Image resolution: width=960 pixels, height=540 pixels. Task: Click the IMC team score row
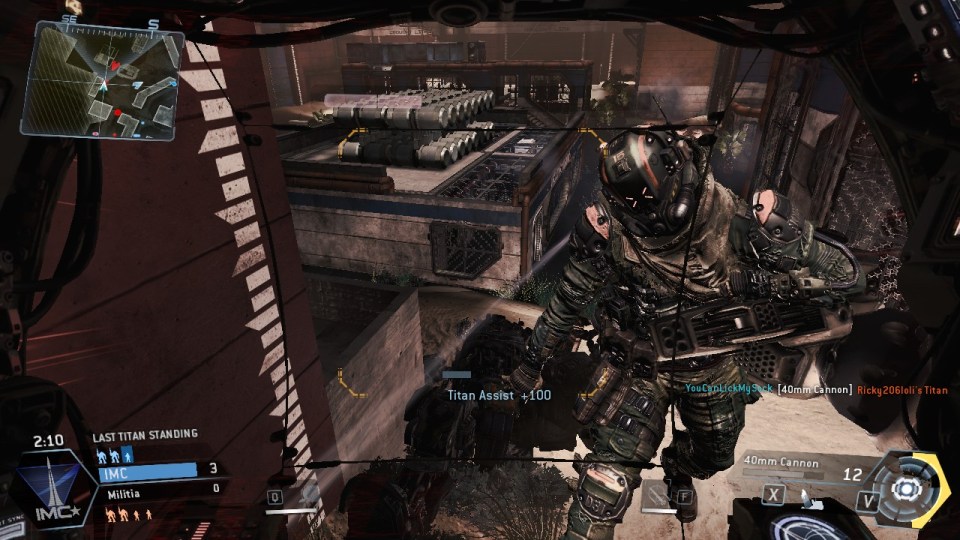(158, 468)
